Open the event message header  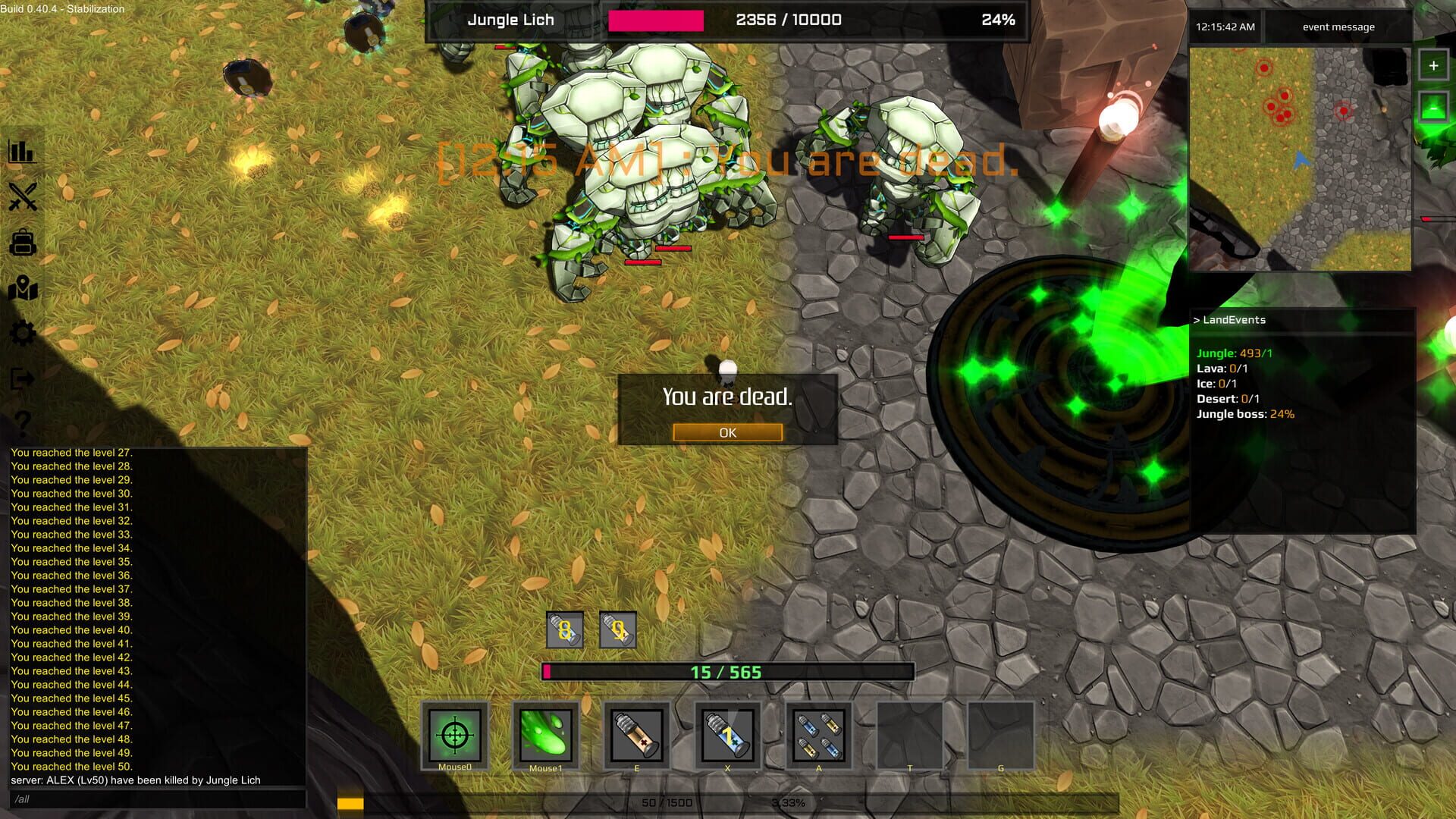click(1337, 27)
